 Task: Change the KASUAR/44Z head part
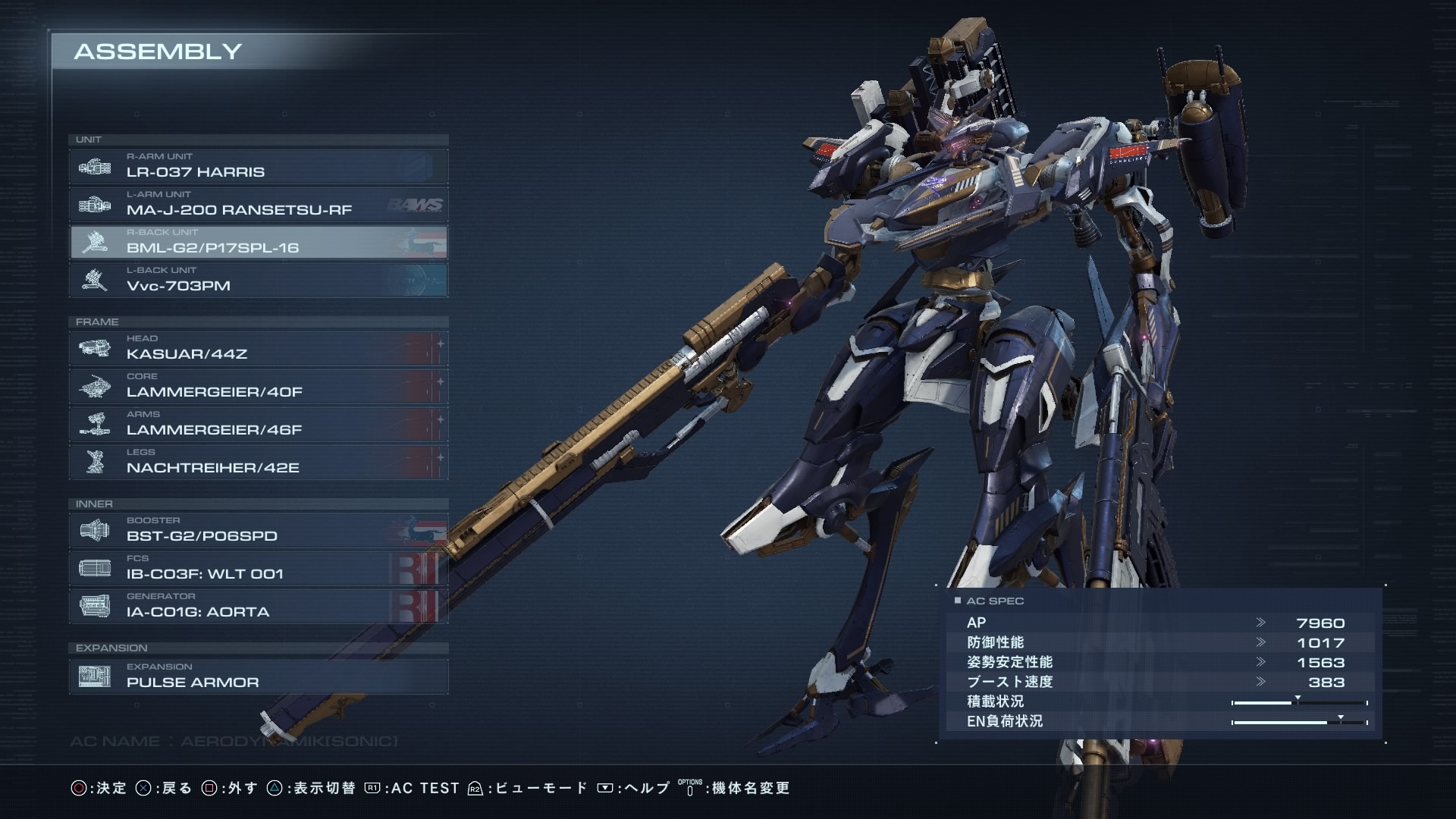(258, 348)
